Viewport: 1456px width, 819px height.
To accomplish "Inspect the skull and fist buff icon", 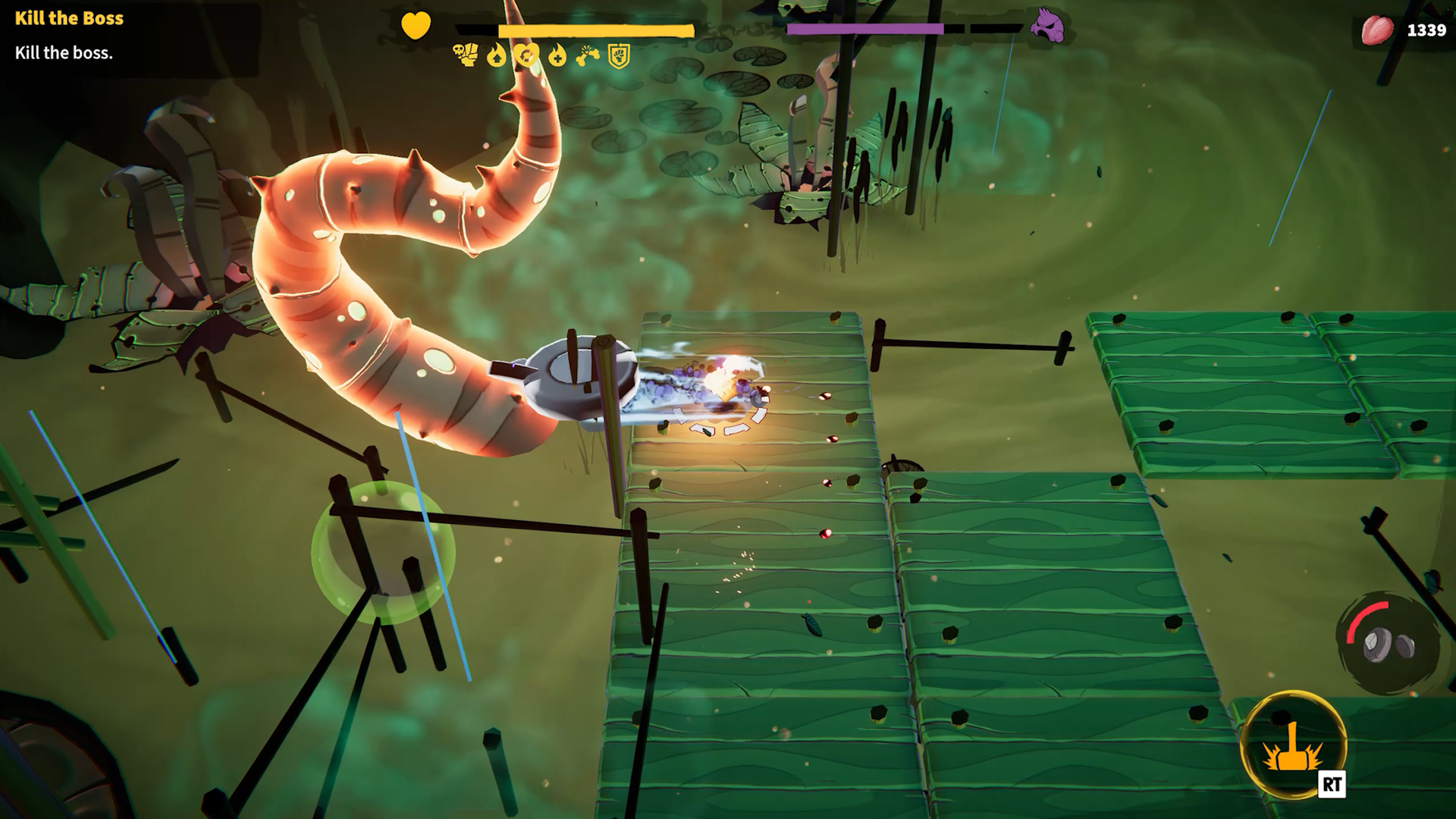I will coord(466,55).
